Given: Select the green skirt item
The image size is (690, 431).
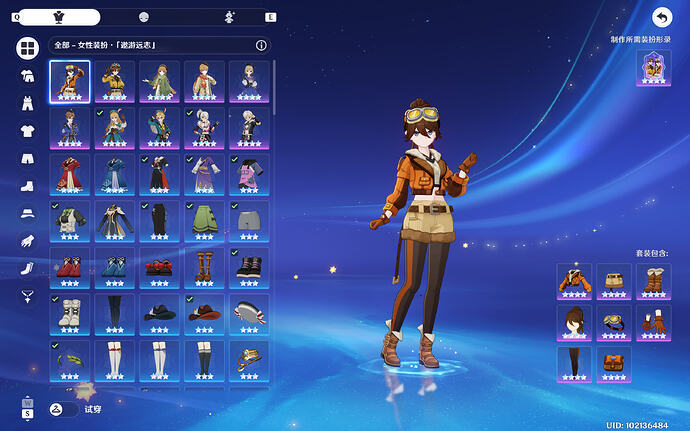Looking at the screenshot, I should click(204, 220).
